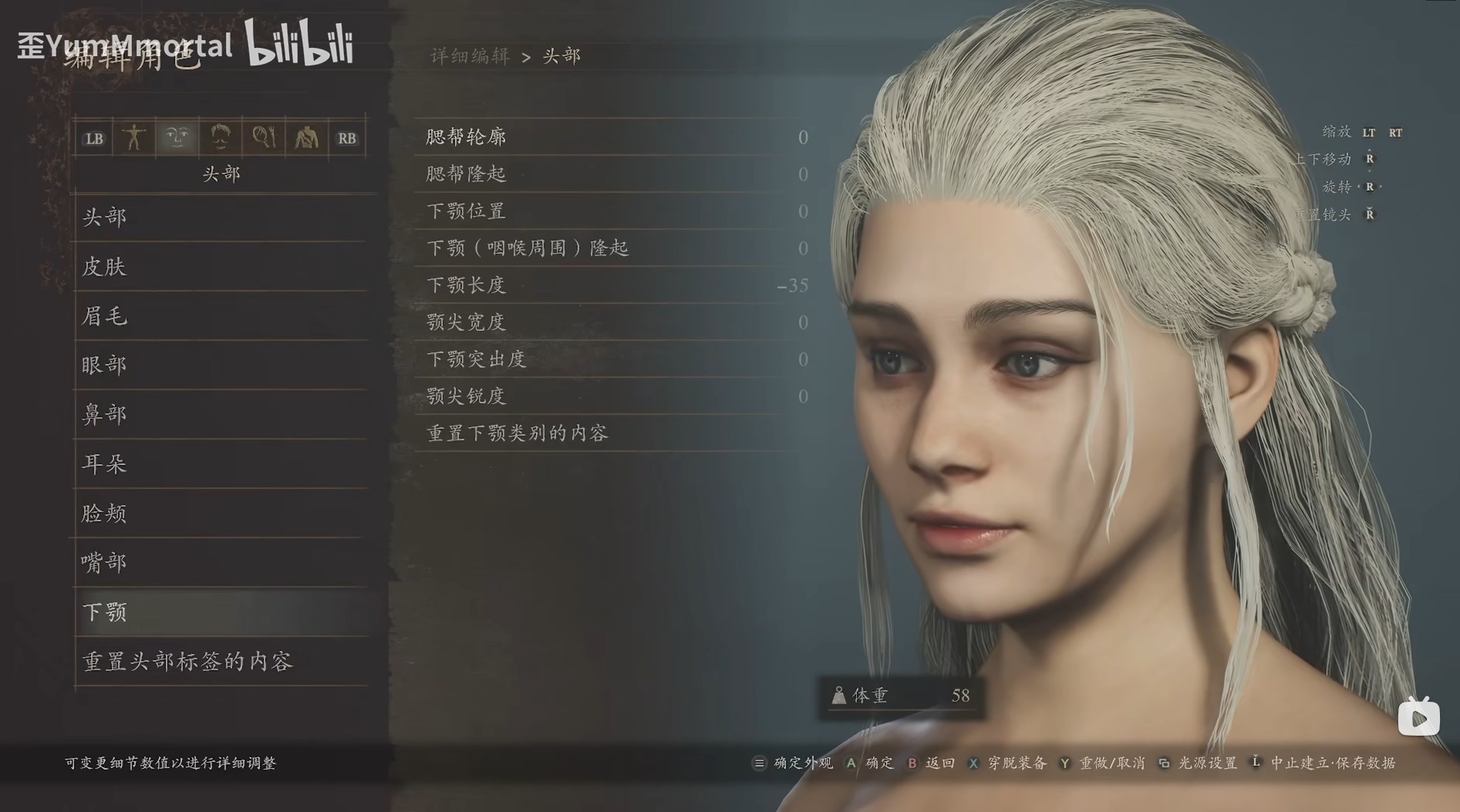Click the RB next-category icon
1460x812 pixels.
click(x=346, y=137)
